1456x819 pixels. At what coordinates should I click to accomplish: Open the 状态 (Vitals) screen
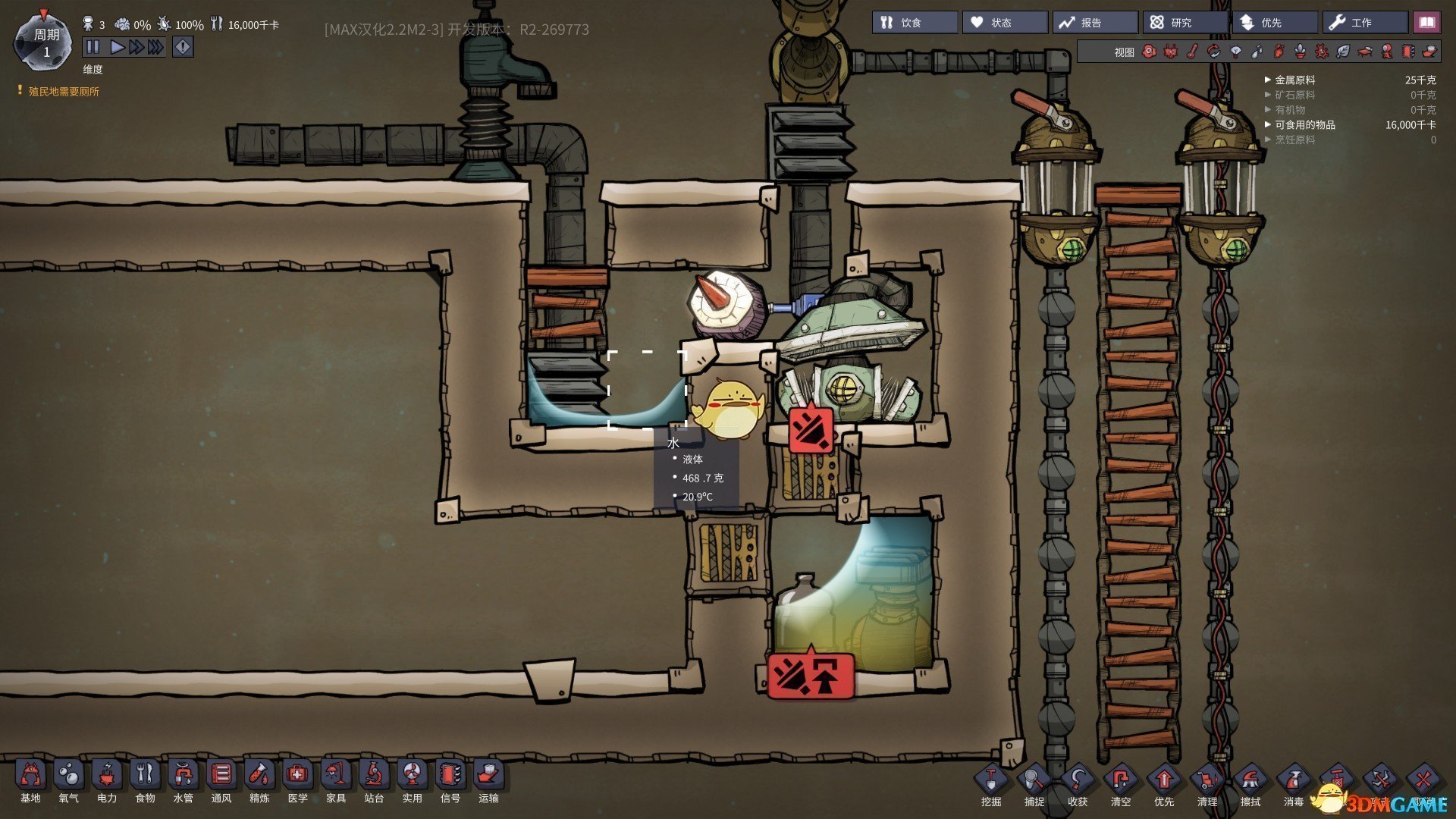coord(1005,23)
